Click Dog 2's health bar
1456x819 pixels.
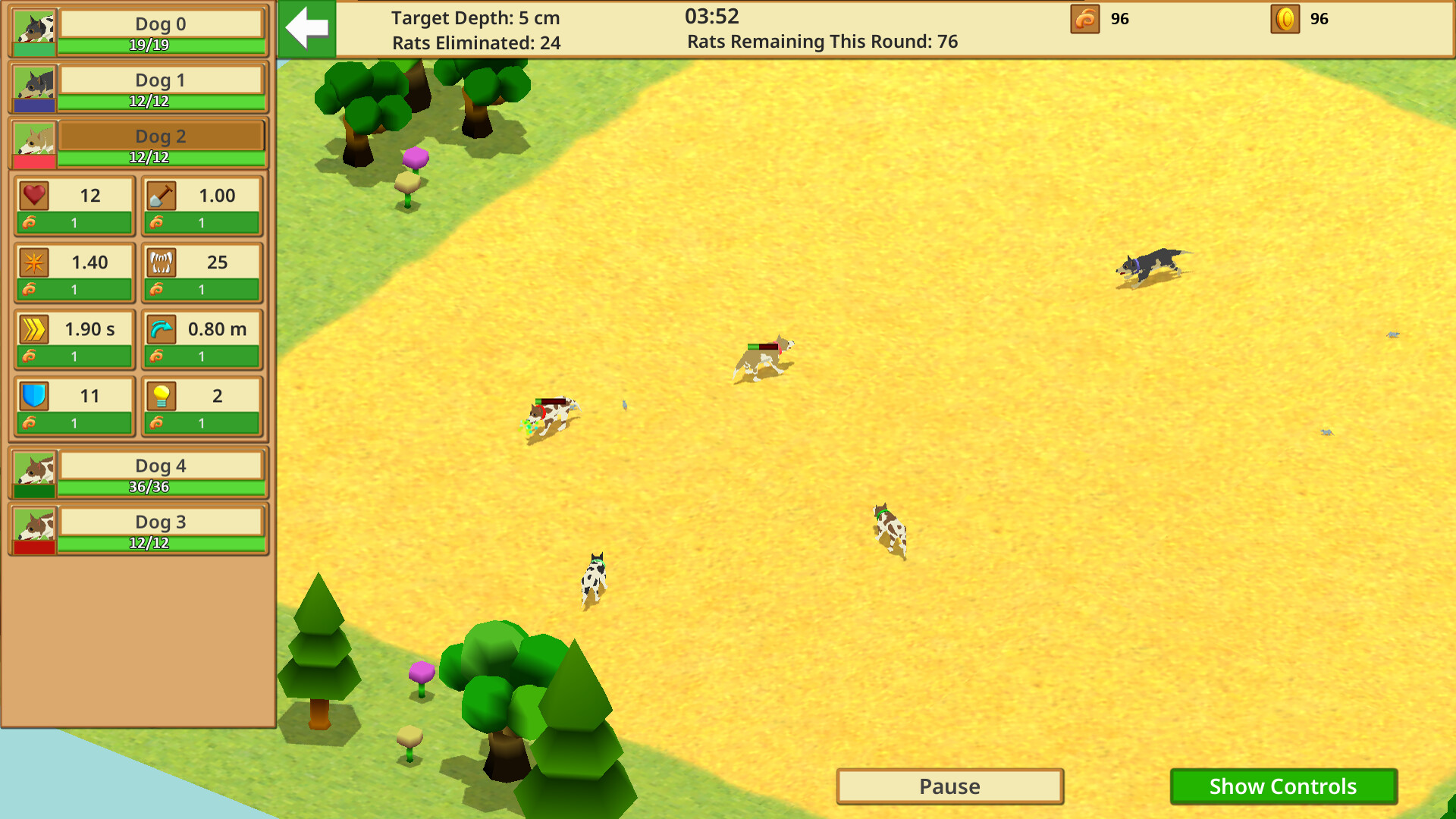159,156
